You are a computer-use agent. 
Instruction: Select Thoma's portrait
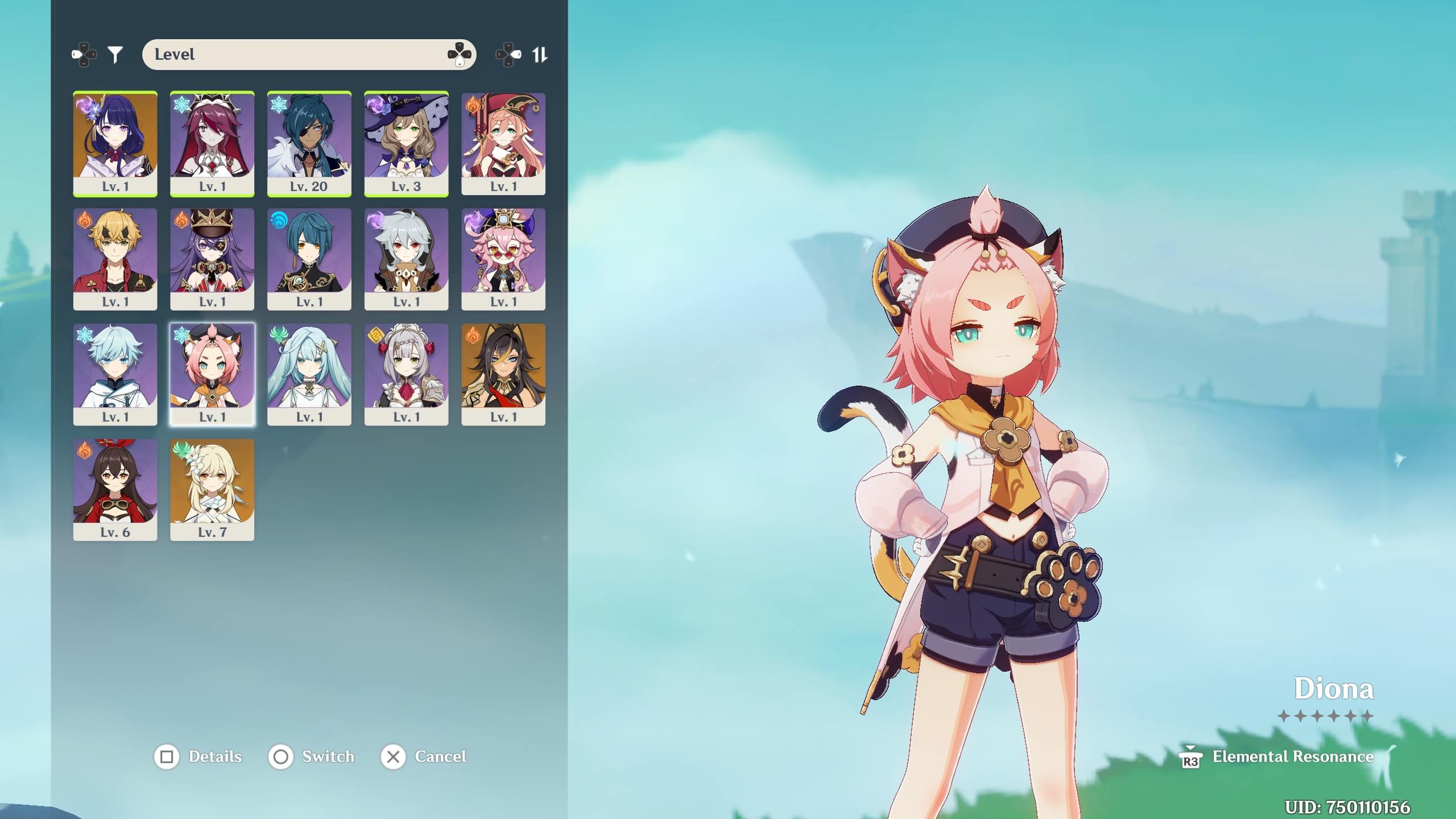(115, 259)
